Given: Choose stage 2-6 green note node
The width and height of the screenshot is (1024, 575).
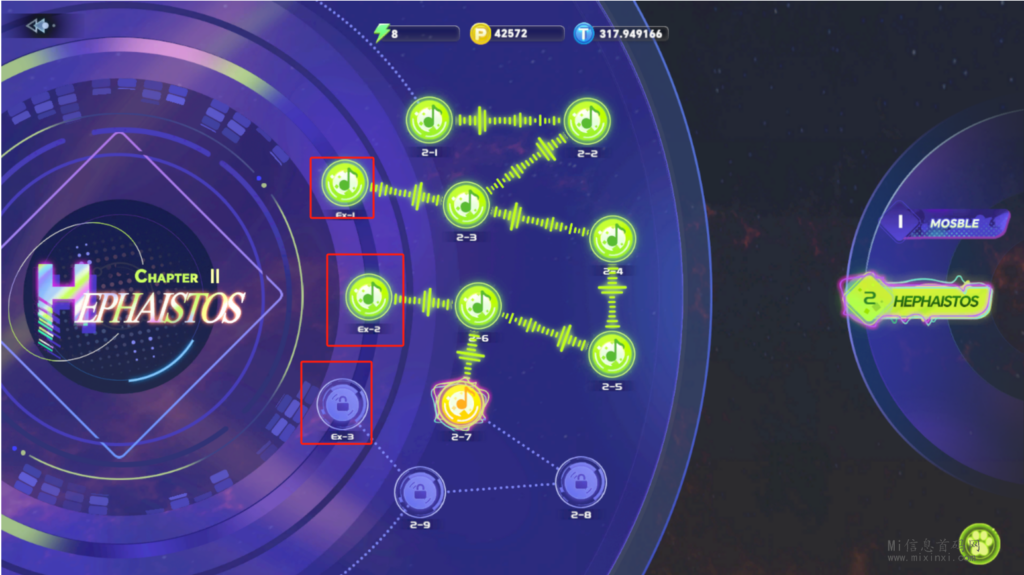Looking at the screenshot, I should [x=478, y=305].
